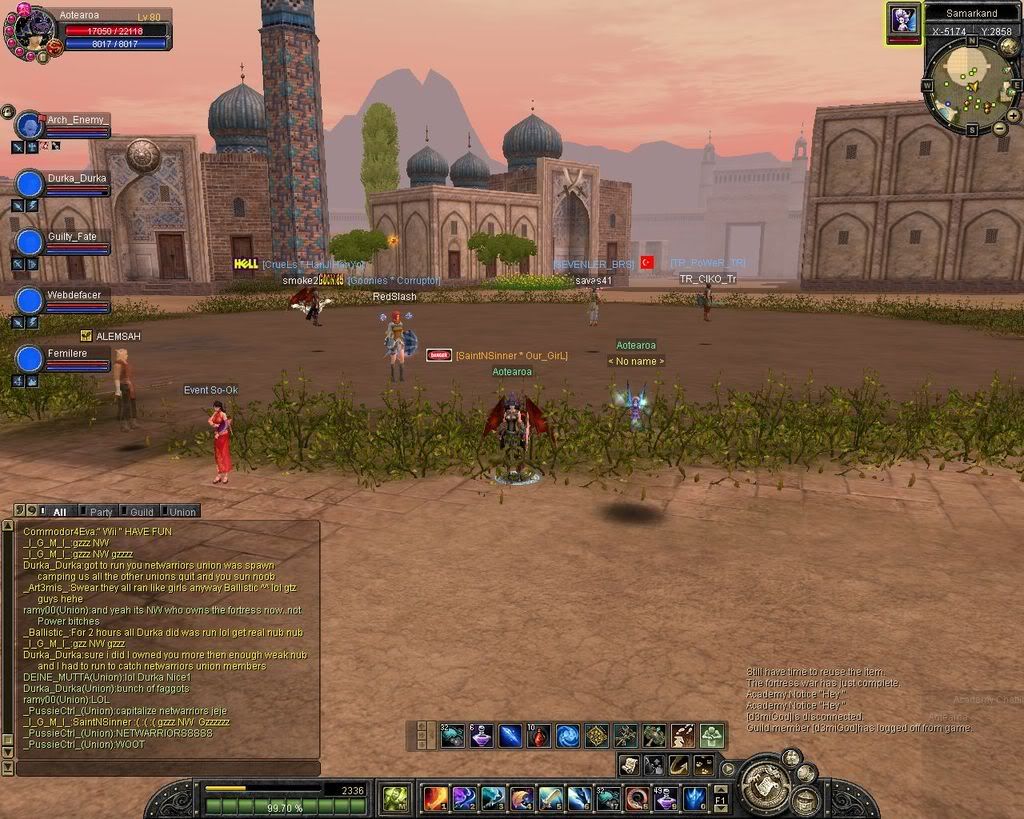Select party member Arch_Enemy_
The height and width of the screenshot is (819, 1024).
click(31, 126)
